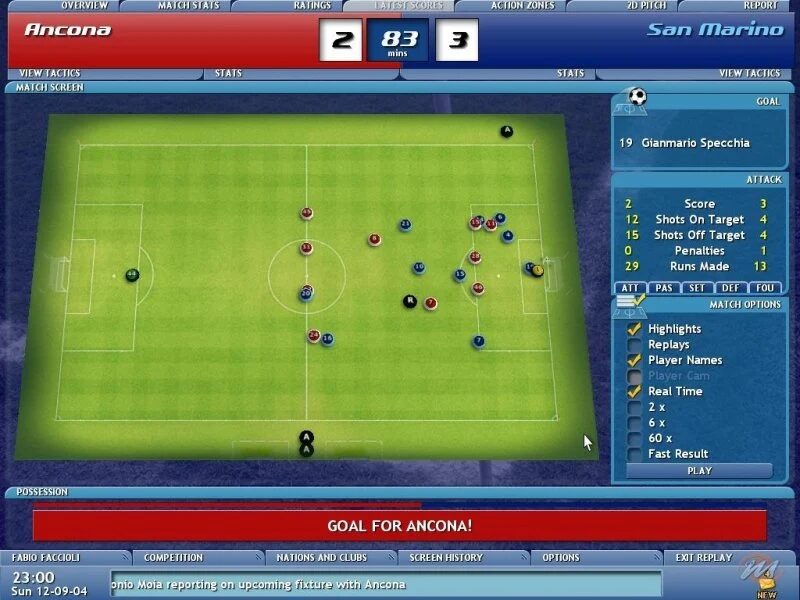Viewport: 800px width, 600px height.
Task: Open the Action Zones tab
Action: coord(522,6)
